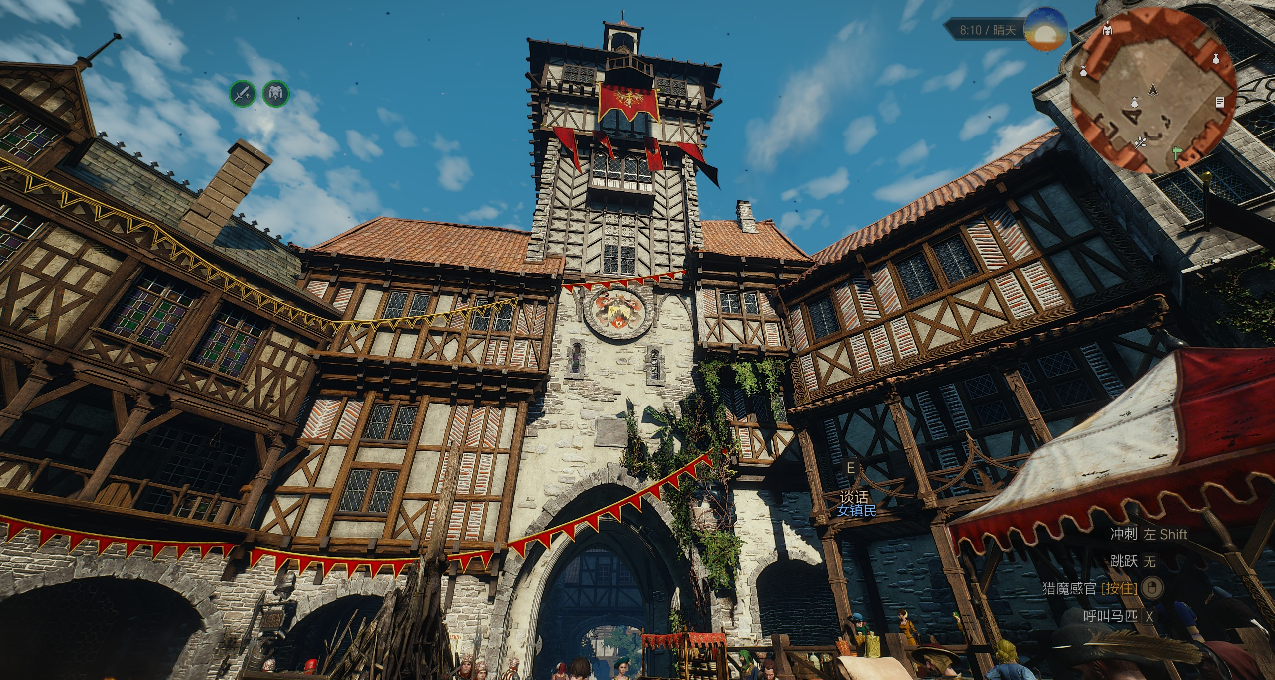Select the armorer marker on the minimap
This screenshot has height=680, width=1275.
1107,31
